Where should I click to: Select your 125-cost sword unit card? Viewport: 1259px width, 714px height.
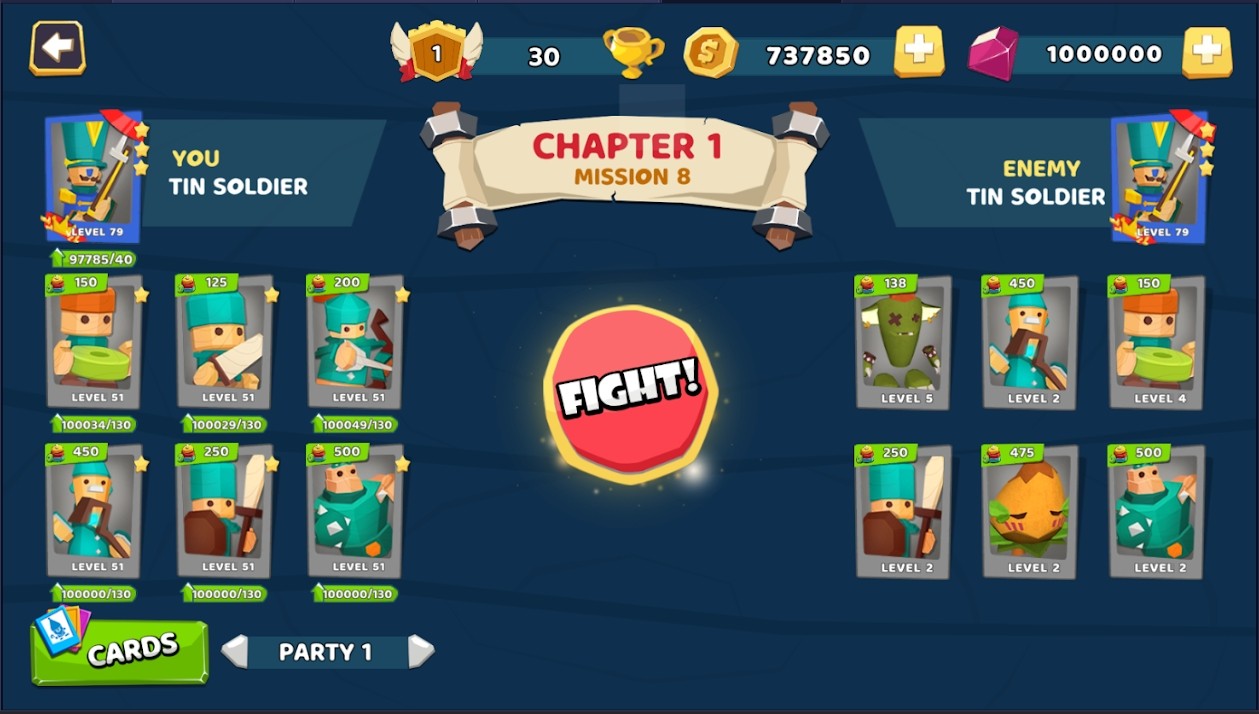225,342
